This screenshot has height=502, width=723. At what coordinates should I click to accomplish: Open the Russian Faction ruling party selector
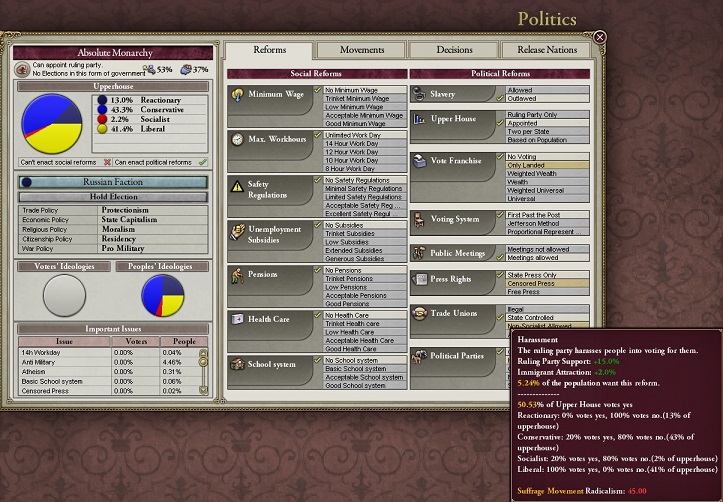coord(114,183)
